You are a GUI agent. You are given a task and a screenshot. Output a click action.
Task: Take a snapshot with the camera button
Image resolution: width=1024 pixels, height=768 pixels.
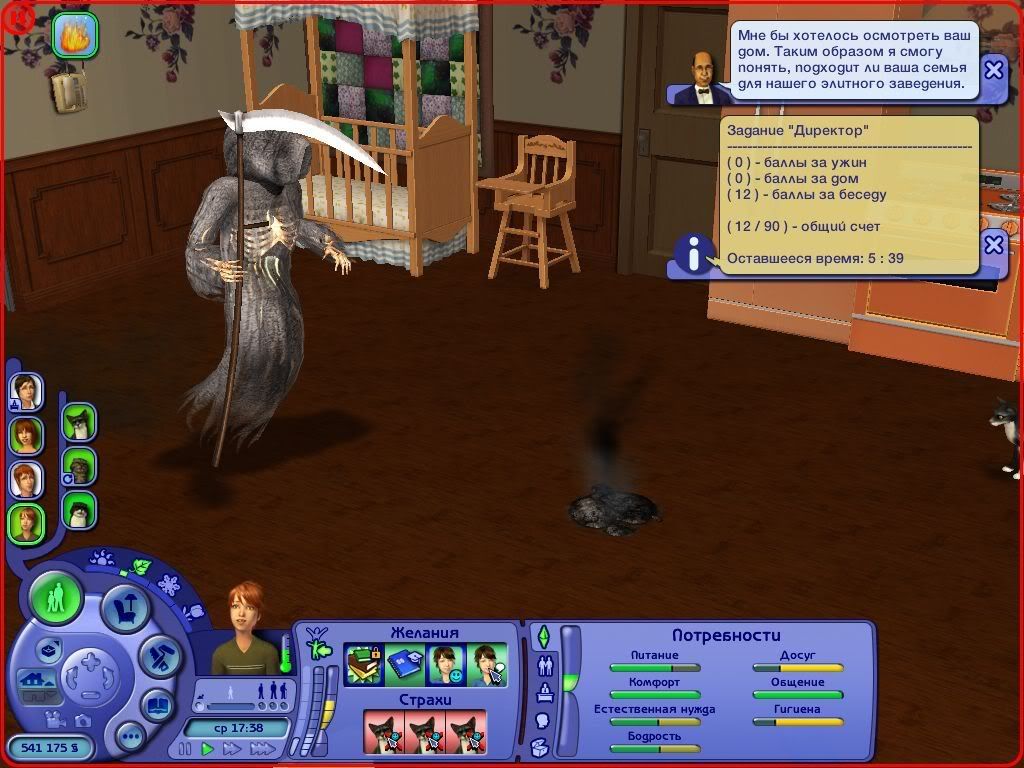[x=83, y=720]
